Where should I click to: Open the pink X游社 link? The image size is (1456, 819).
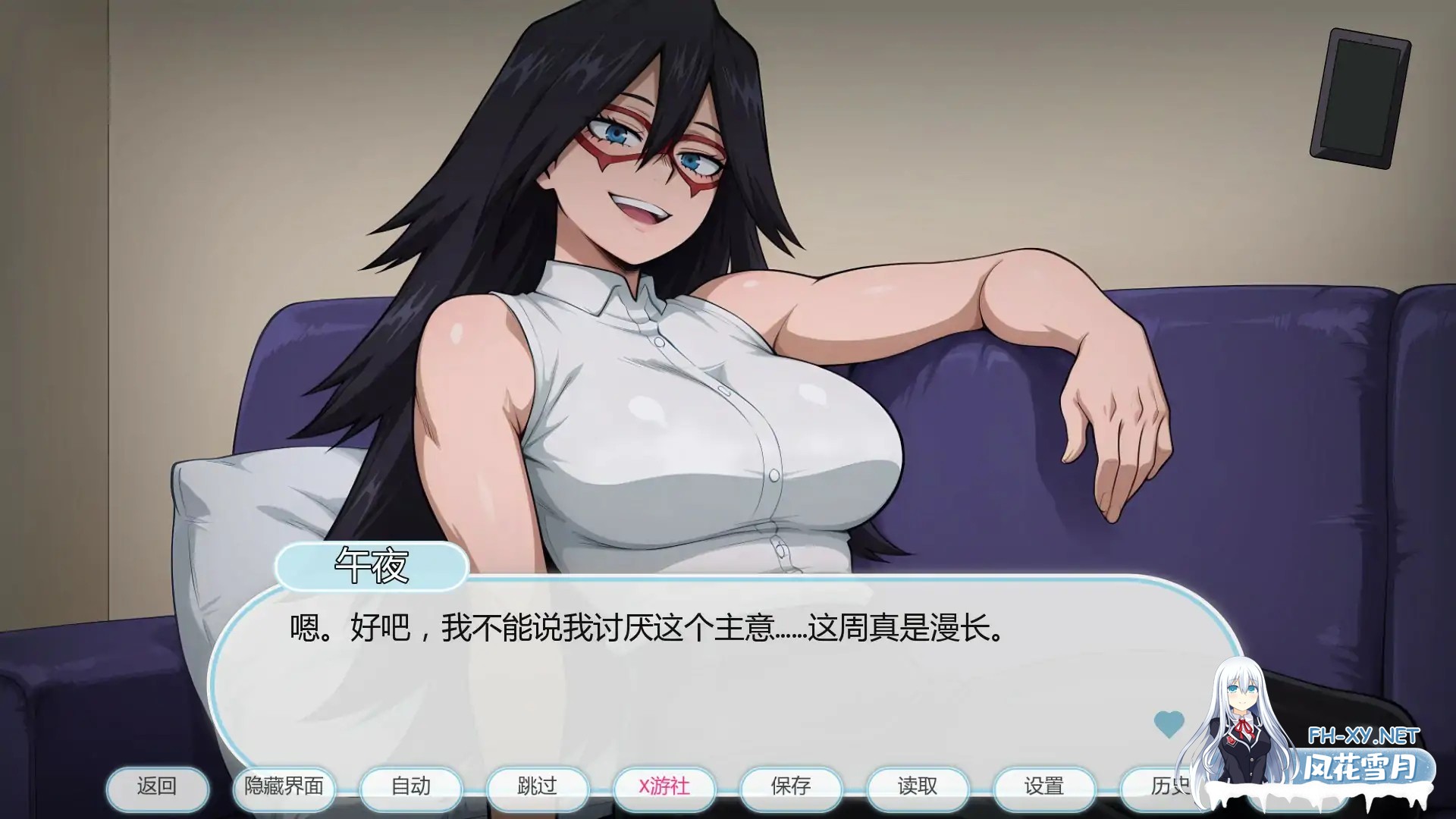pos(664,788)
